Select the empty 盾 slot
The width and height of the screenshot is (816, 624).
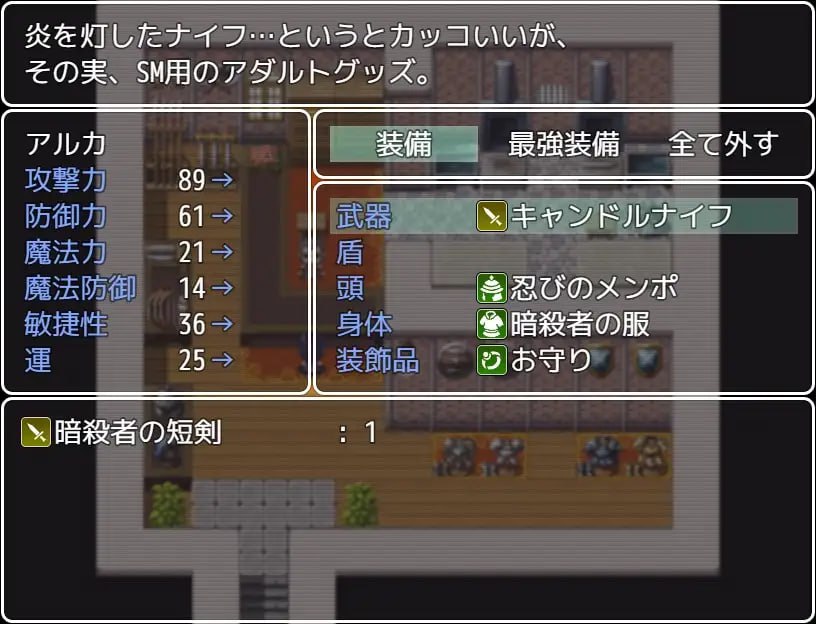[563, 252]
